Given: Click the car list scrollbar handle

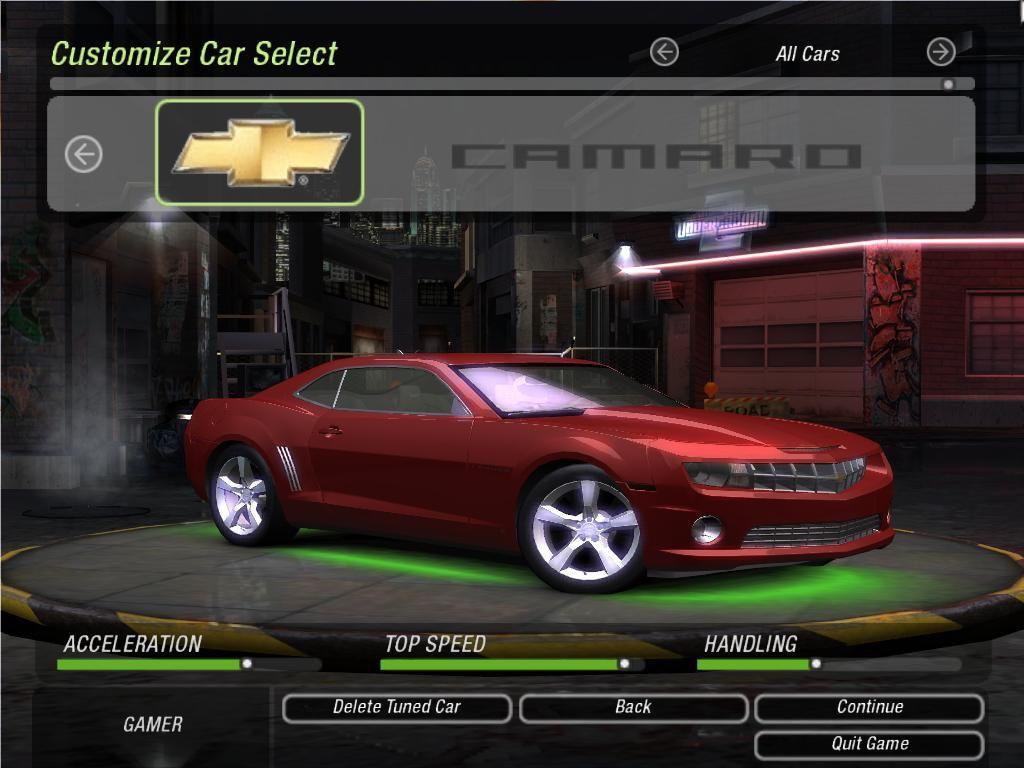Looking at the screenshot, I should click(x=948, y=85).
